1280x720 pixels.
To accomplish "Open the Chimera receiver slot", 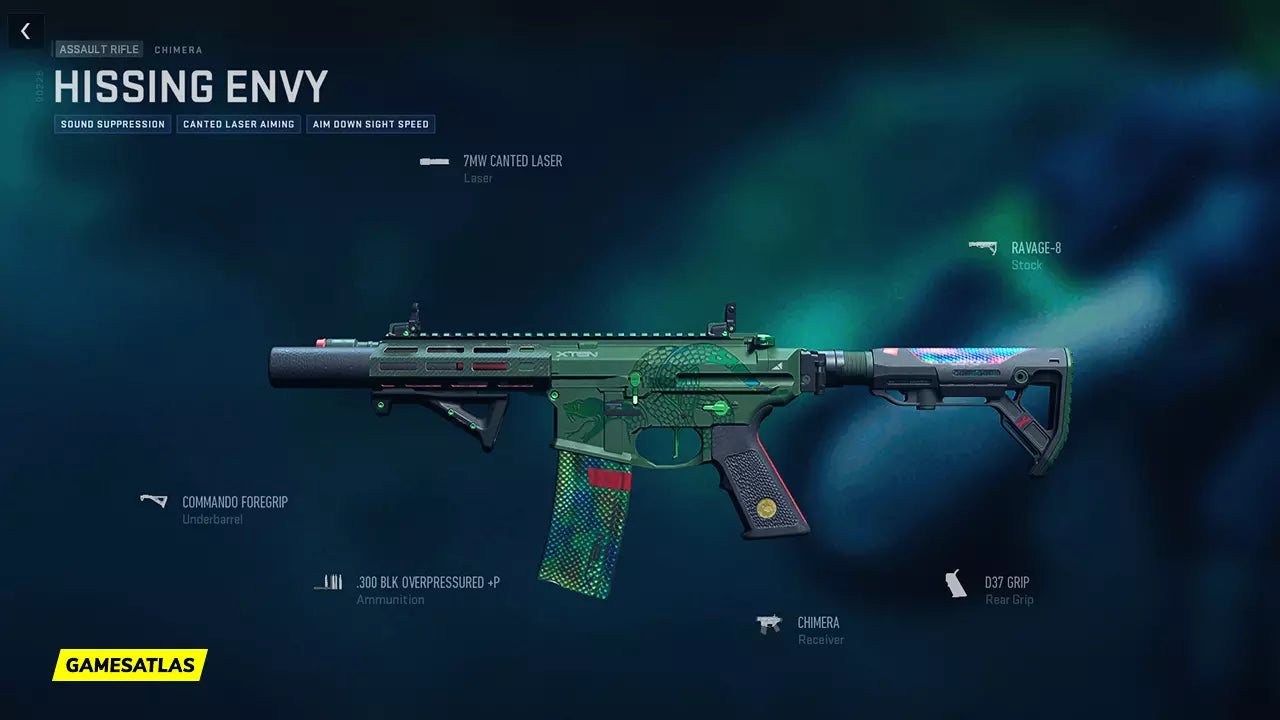I will point(818,623).
